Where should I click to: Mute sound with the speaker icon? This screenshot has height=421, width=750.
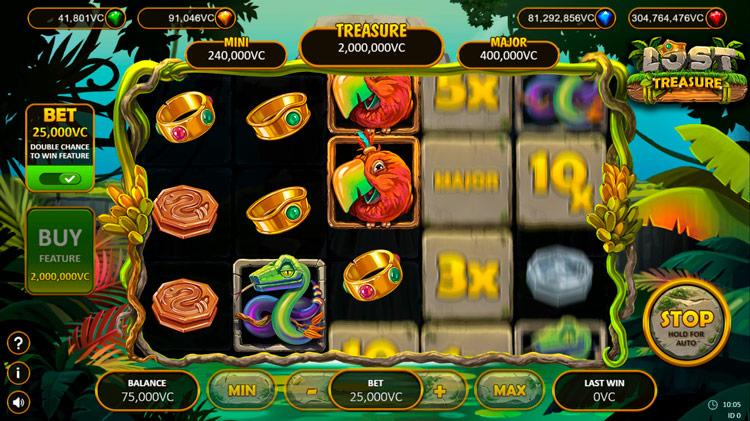pos(18,402)
